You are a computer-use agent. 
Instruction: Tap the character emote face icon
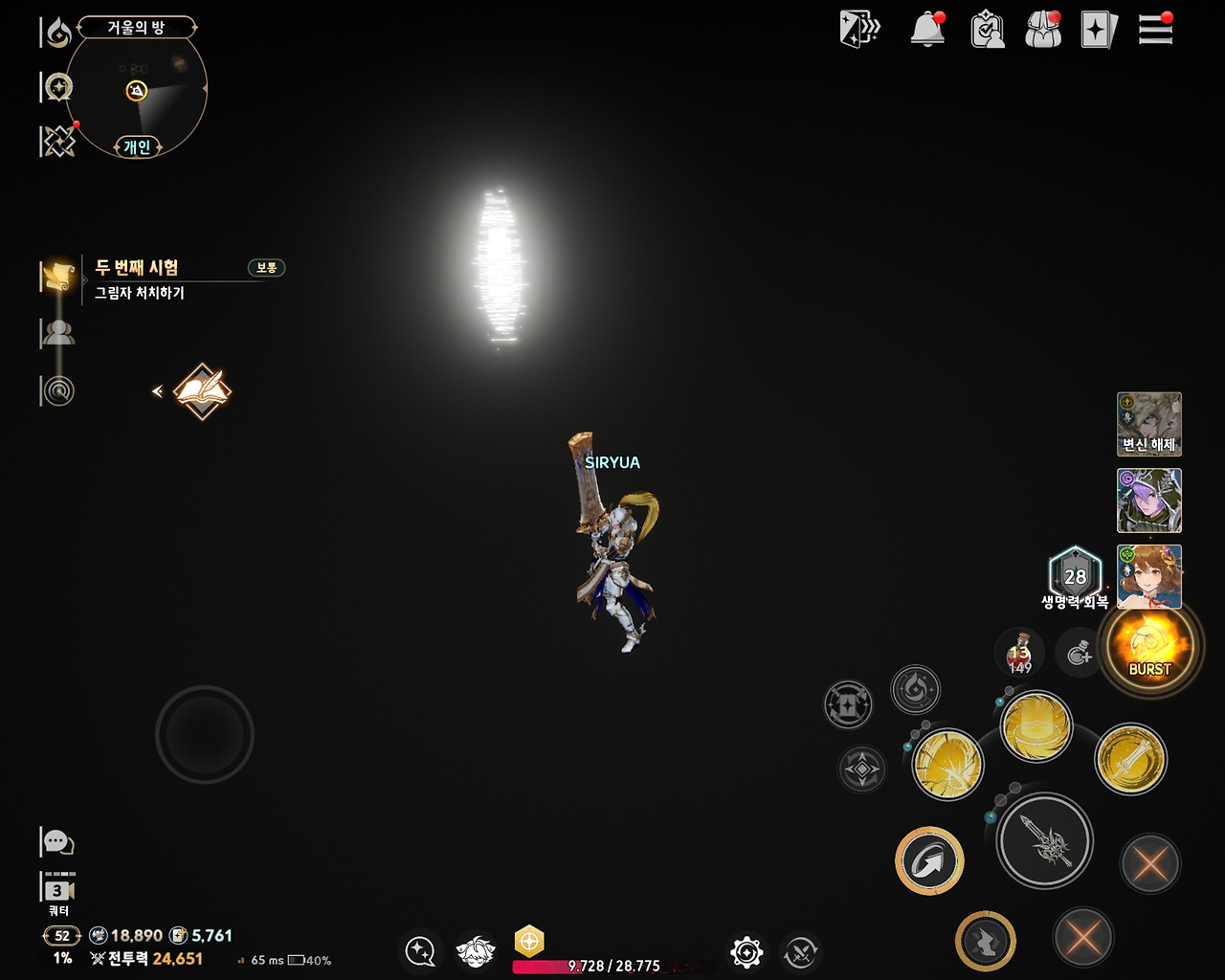[476, 952]
